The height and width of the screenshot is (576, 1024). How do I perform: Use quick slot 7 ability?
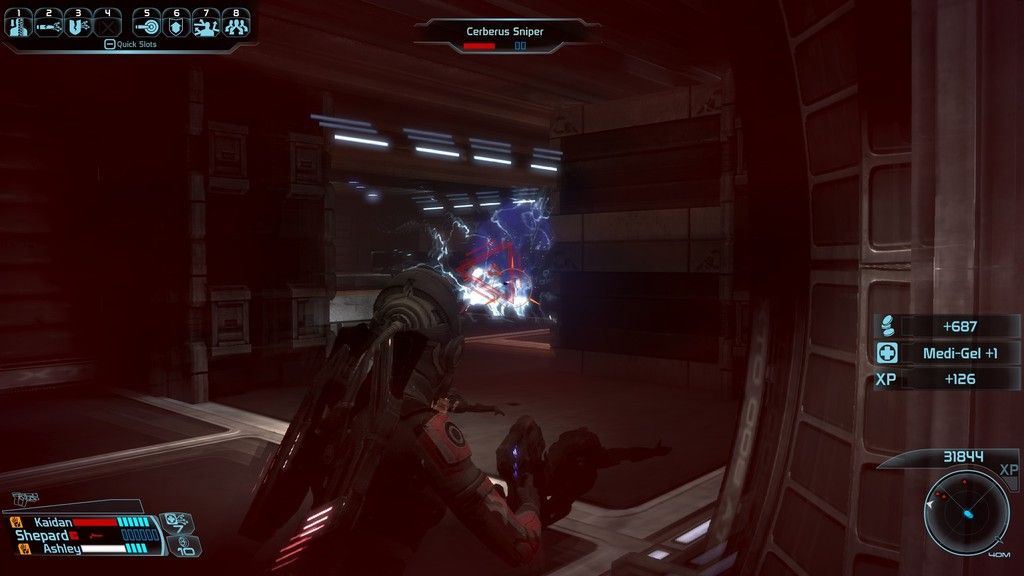206,24
